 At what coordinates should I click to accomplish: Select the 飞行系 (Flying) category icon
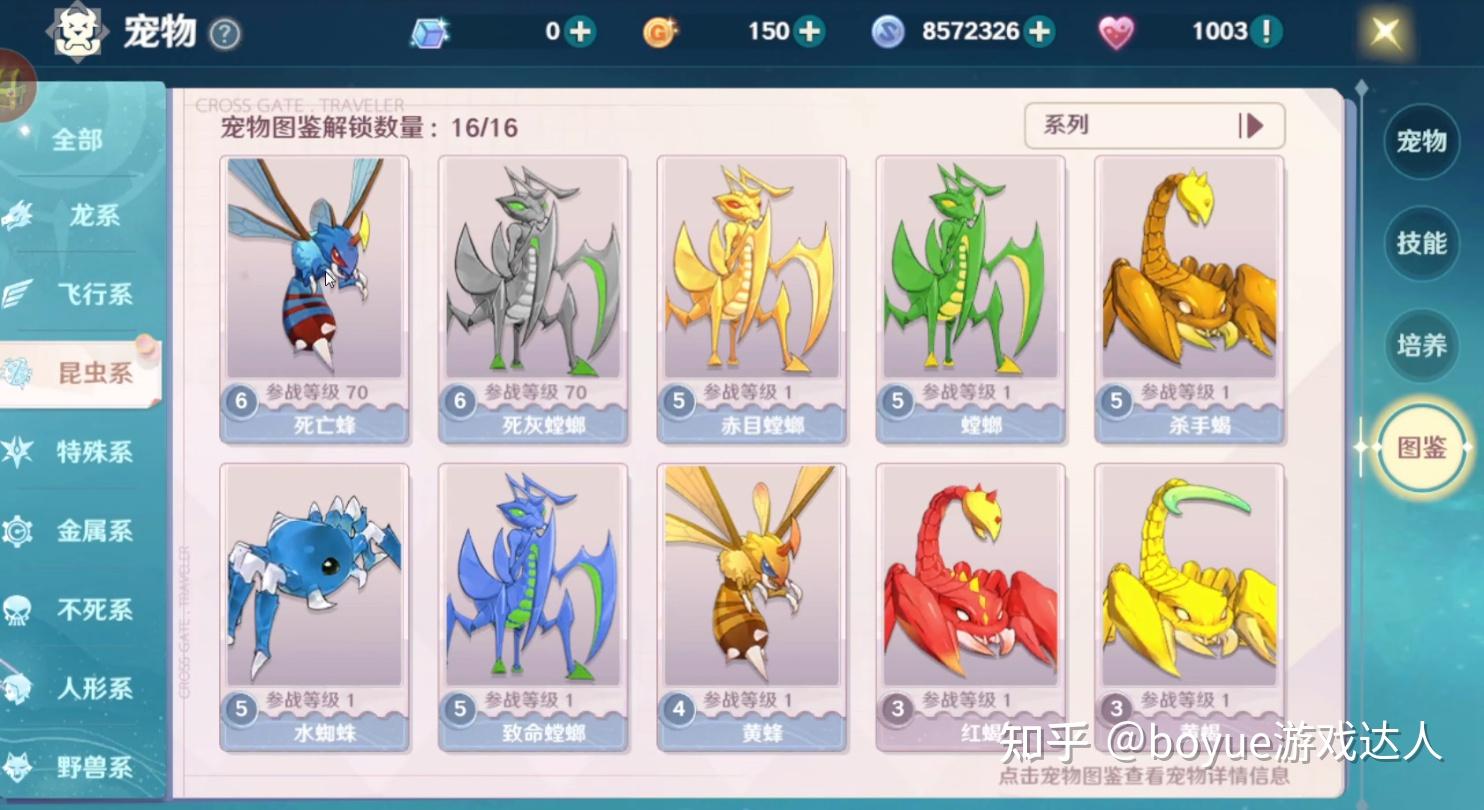point(22,294)
